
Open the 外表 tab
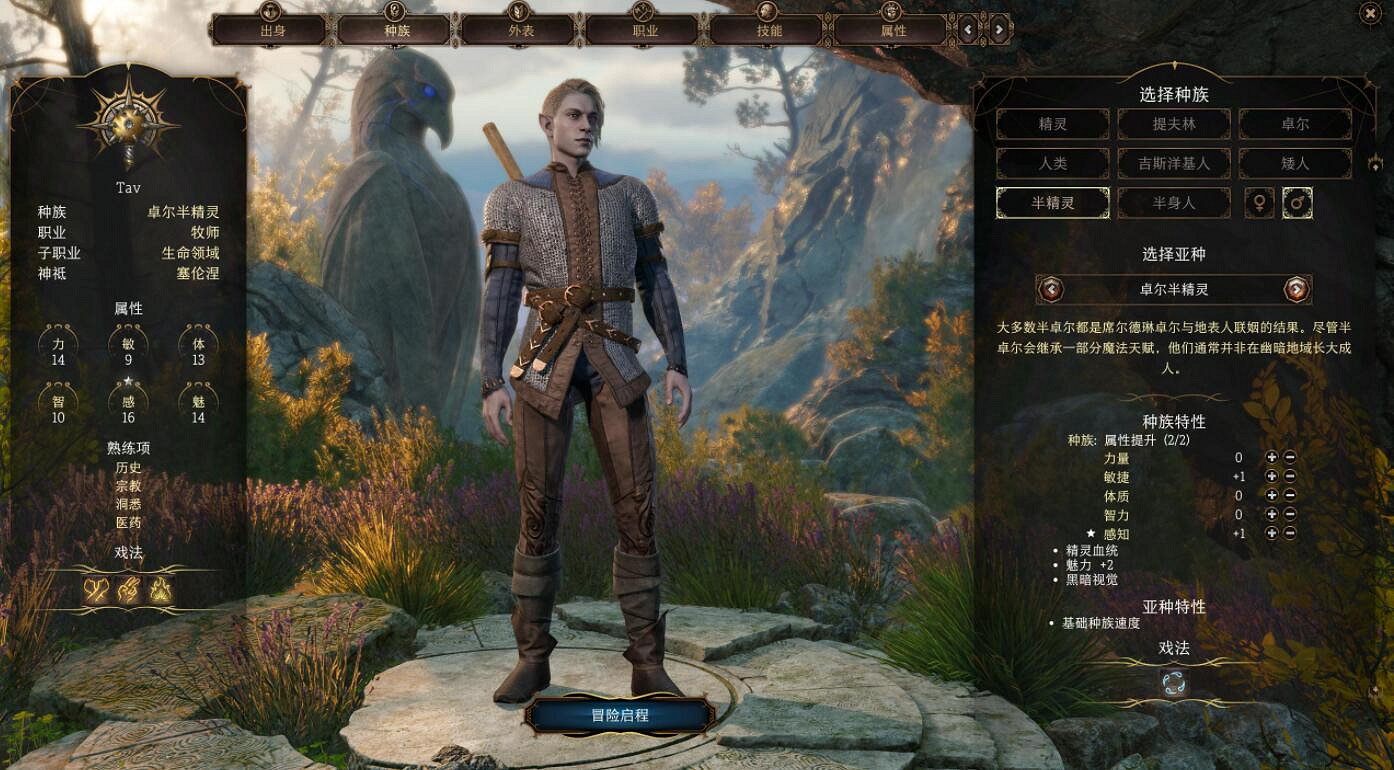pyautogui.click(x=521, y=30)
